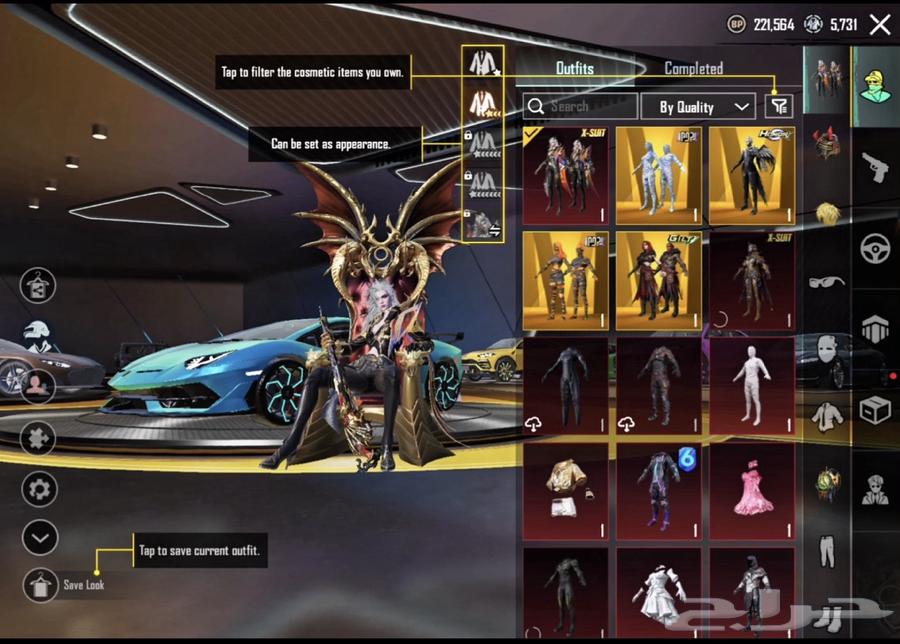
Task: Collapse the side menu with the down arrow
Action: tap(40, 538)
